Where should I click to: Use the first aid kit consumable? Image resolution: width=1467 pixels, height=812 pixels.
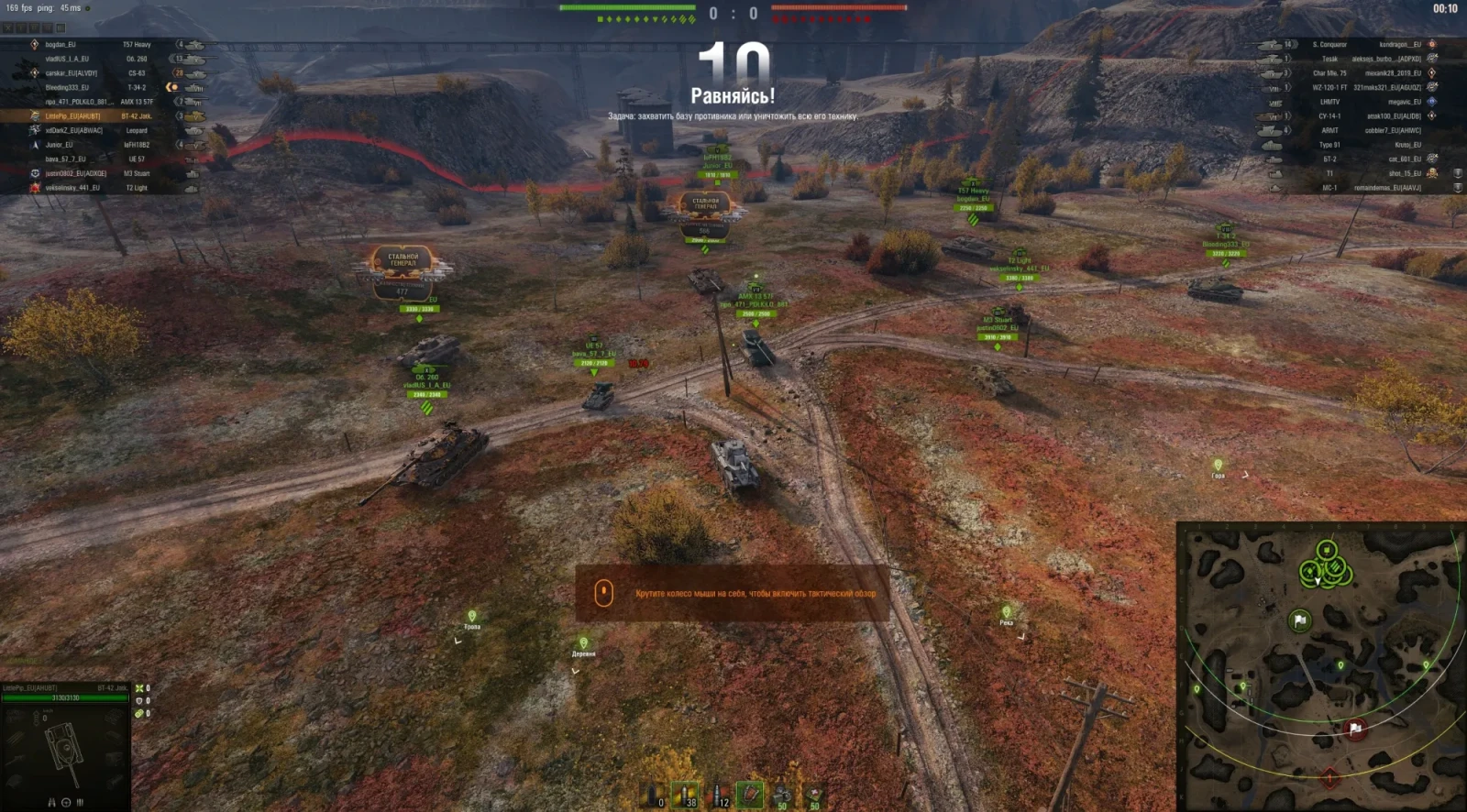coord(813,795)
